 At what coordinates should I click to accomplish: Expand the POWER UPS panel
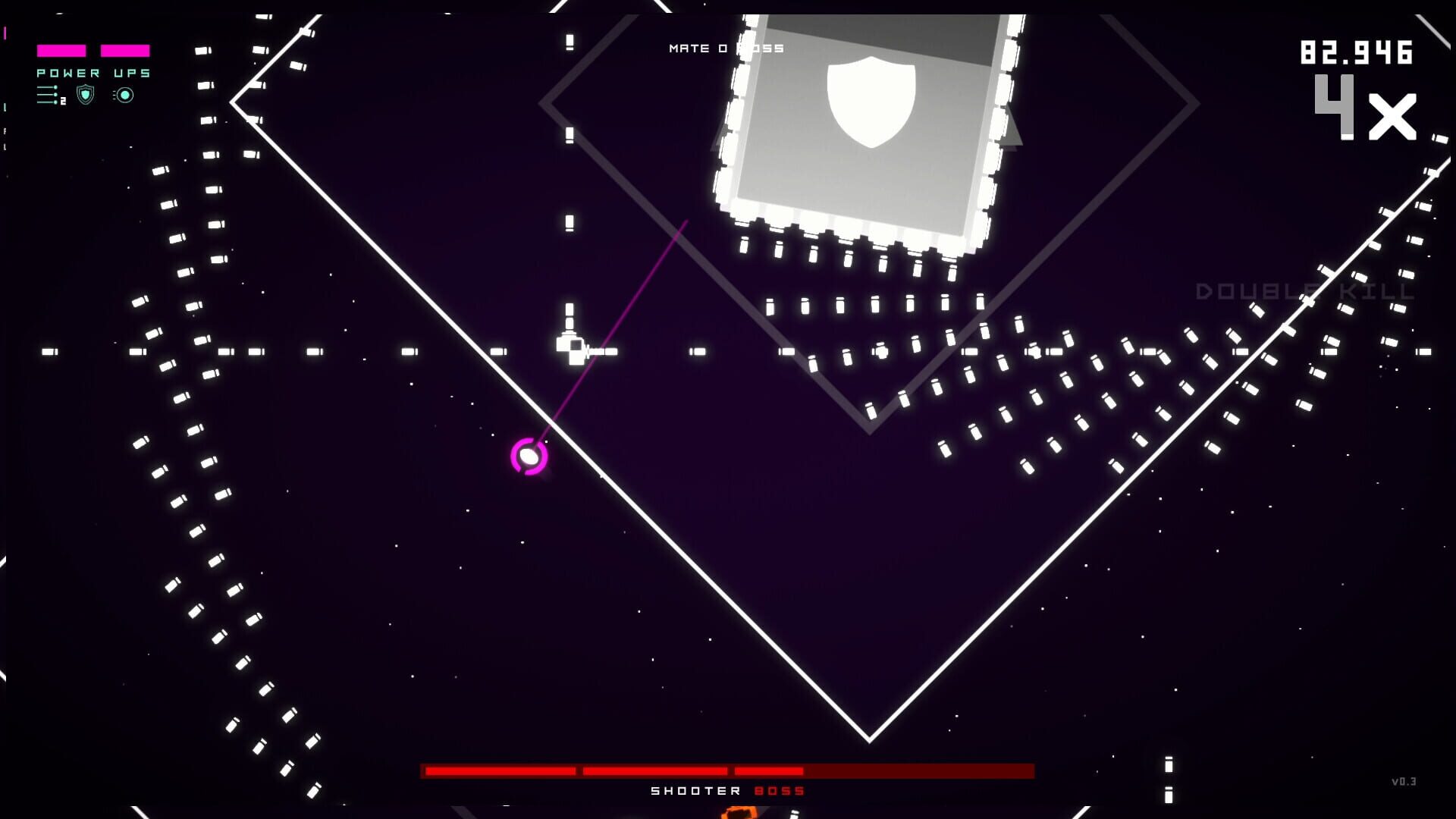click(93, 74)
